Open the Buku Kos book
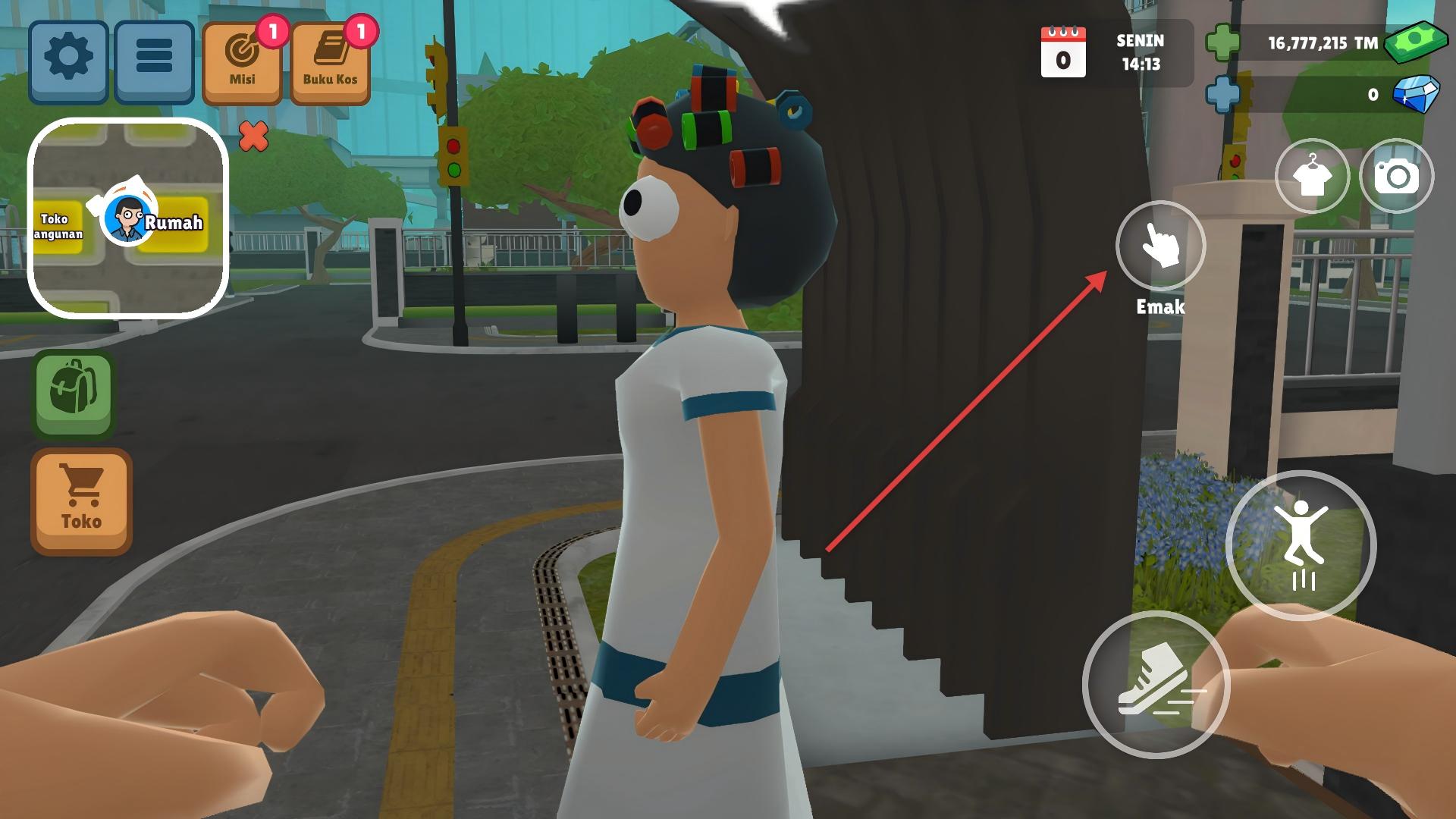Screen dimensions: 1456x819 [331, 64]
